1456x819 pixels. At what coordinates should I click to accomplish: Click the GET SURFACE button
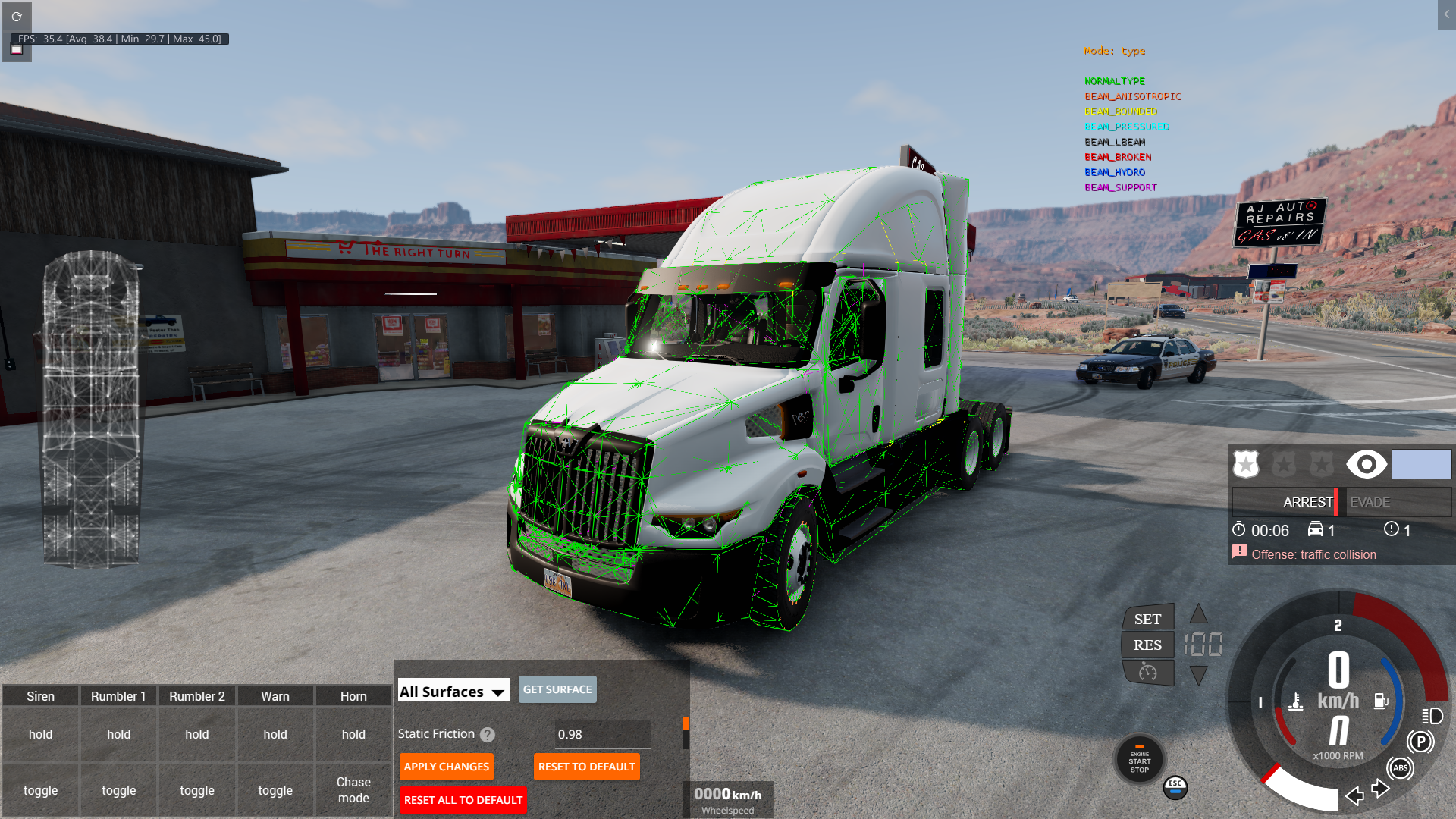click(x=557, y=689)
